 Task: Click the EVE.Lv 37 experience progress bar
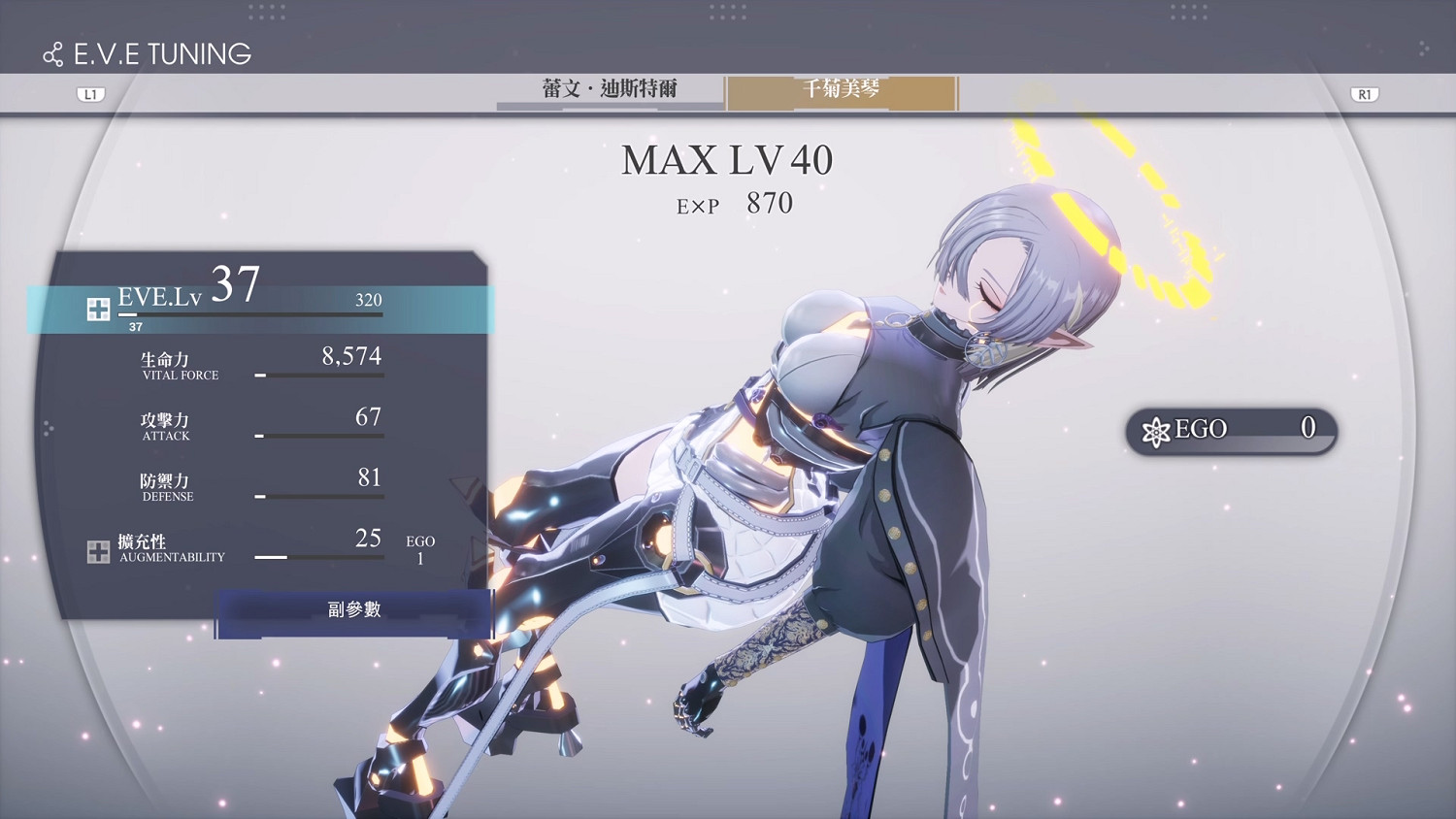point(252,315)
